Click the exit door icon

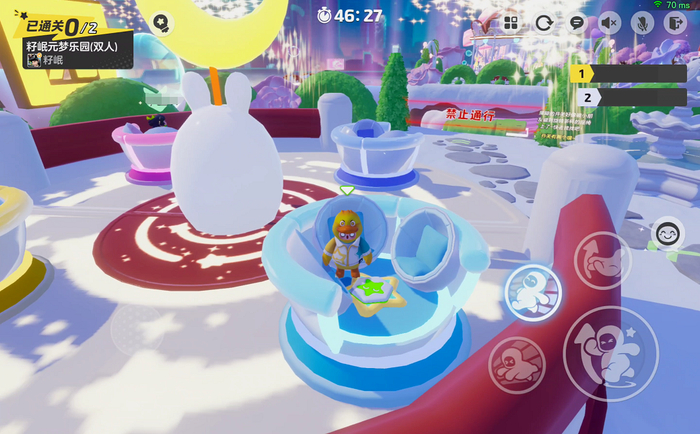pyautogui.click(x=673, y=23)
